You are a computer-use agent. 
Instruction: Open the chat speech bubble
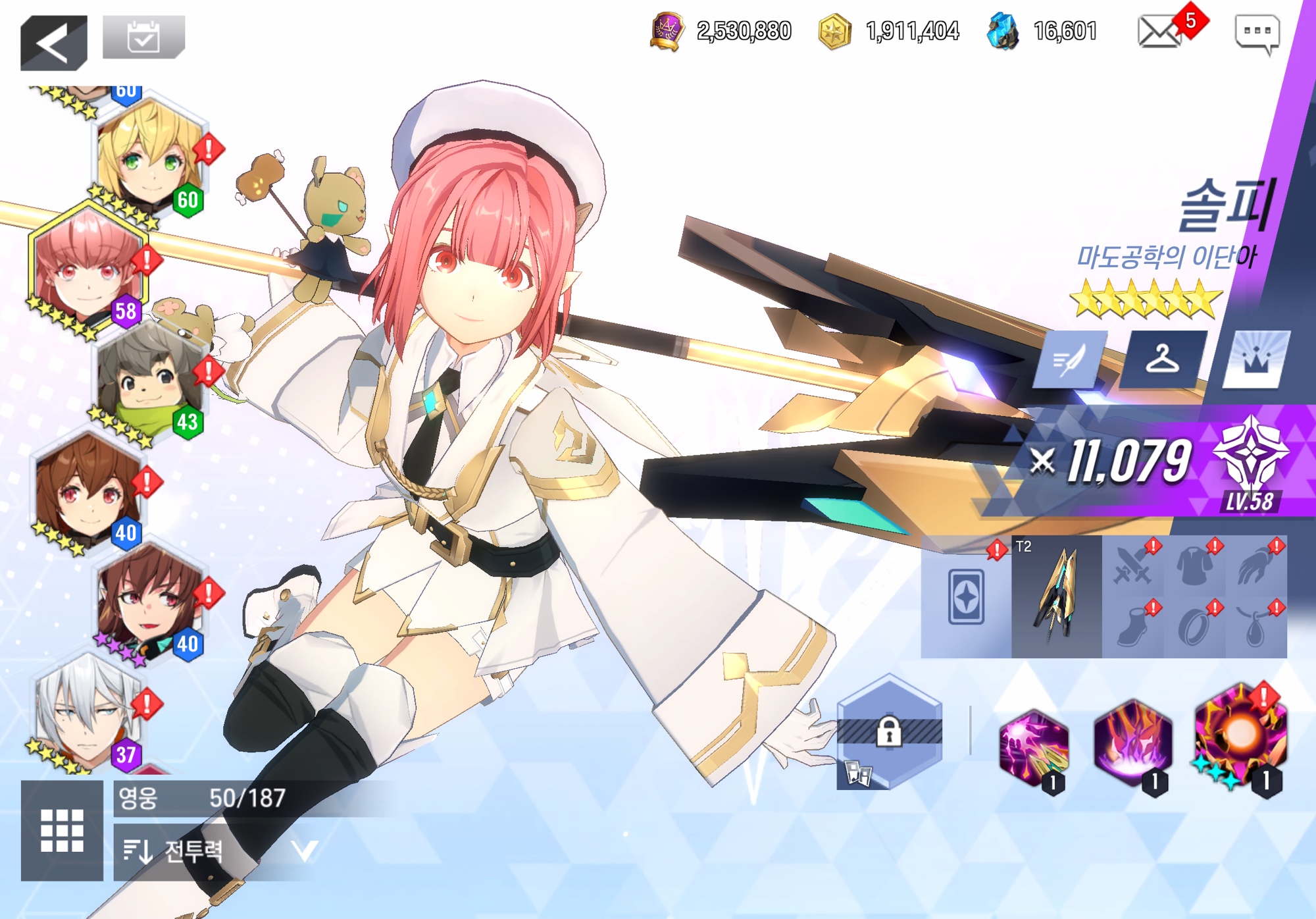(1257, 34)
